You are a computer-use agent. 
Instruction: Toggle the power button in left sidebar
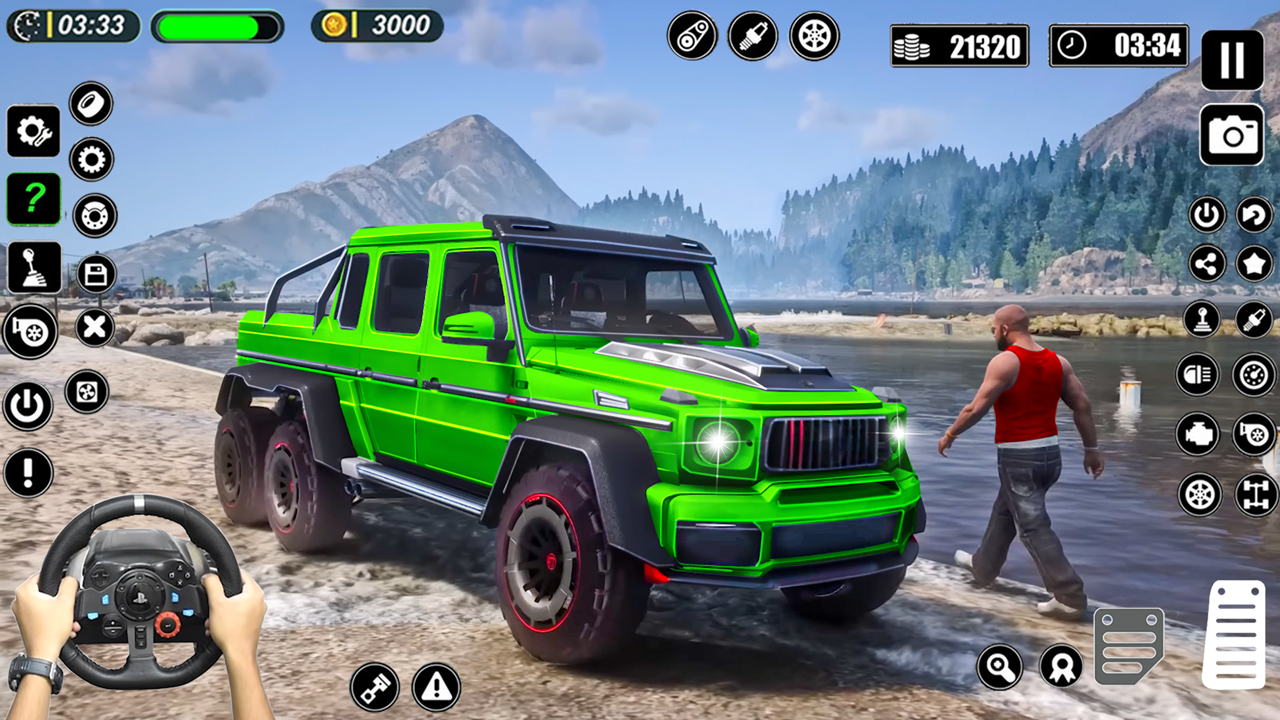pyautogui.click(x=27, y=407)
